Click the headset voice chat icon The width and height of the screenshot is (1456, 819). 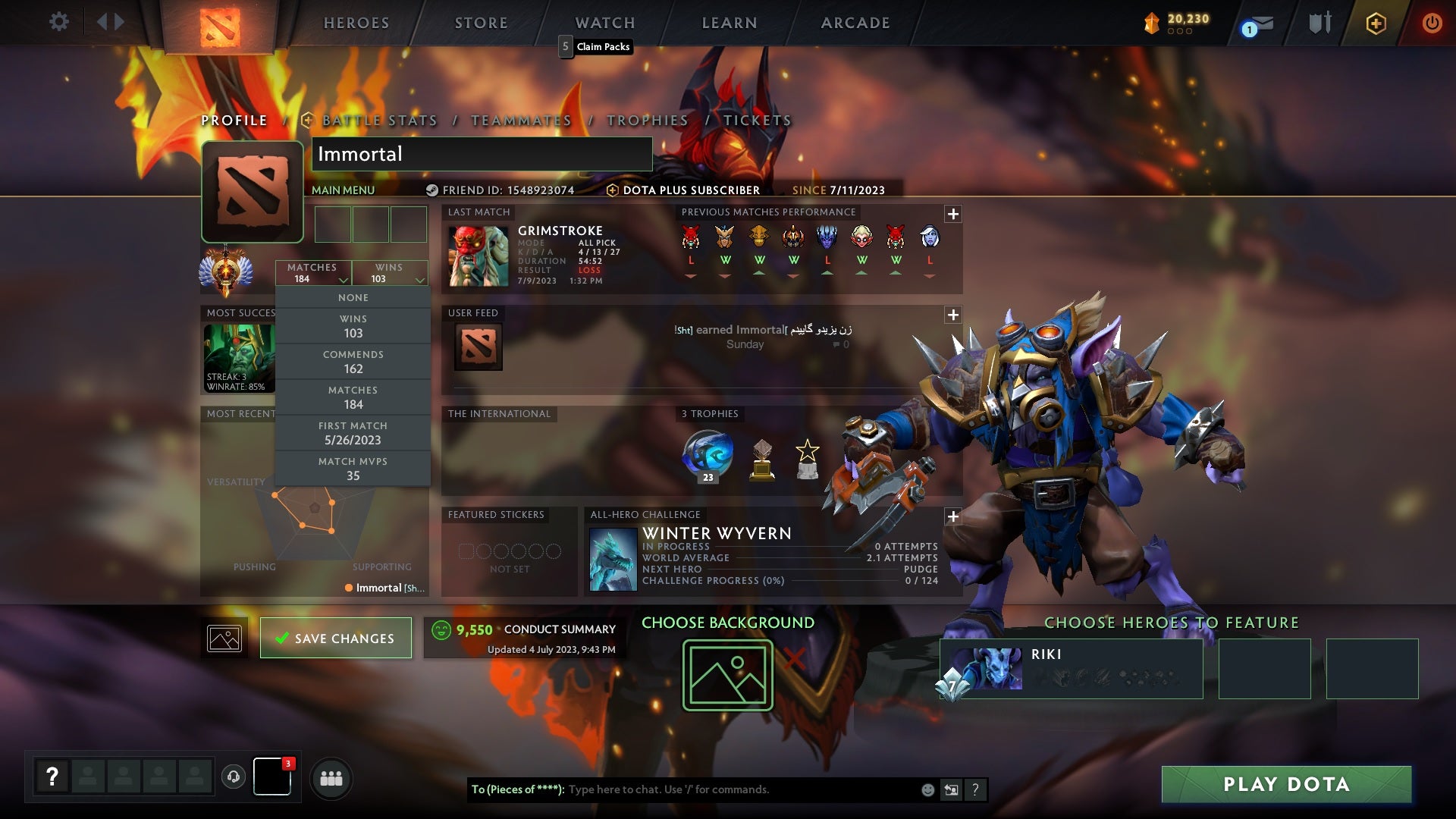(x=233, y=777)
